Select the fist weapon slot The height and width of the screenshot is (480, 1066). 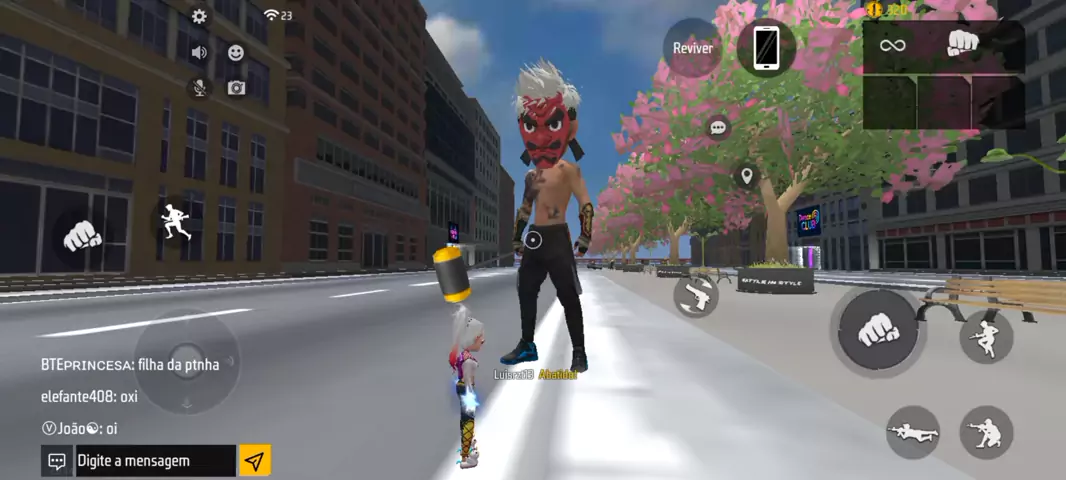pos(962,44)
